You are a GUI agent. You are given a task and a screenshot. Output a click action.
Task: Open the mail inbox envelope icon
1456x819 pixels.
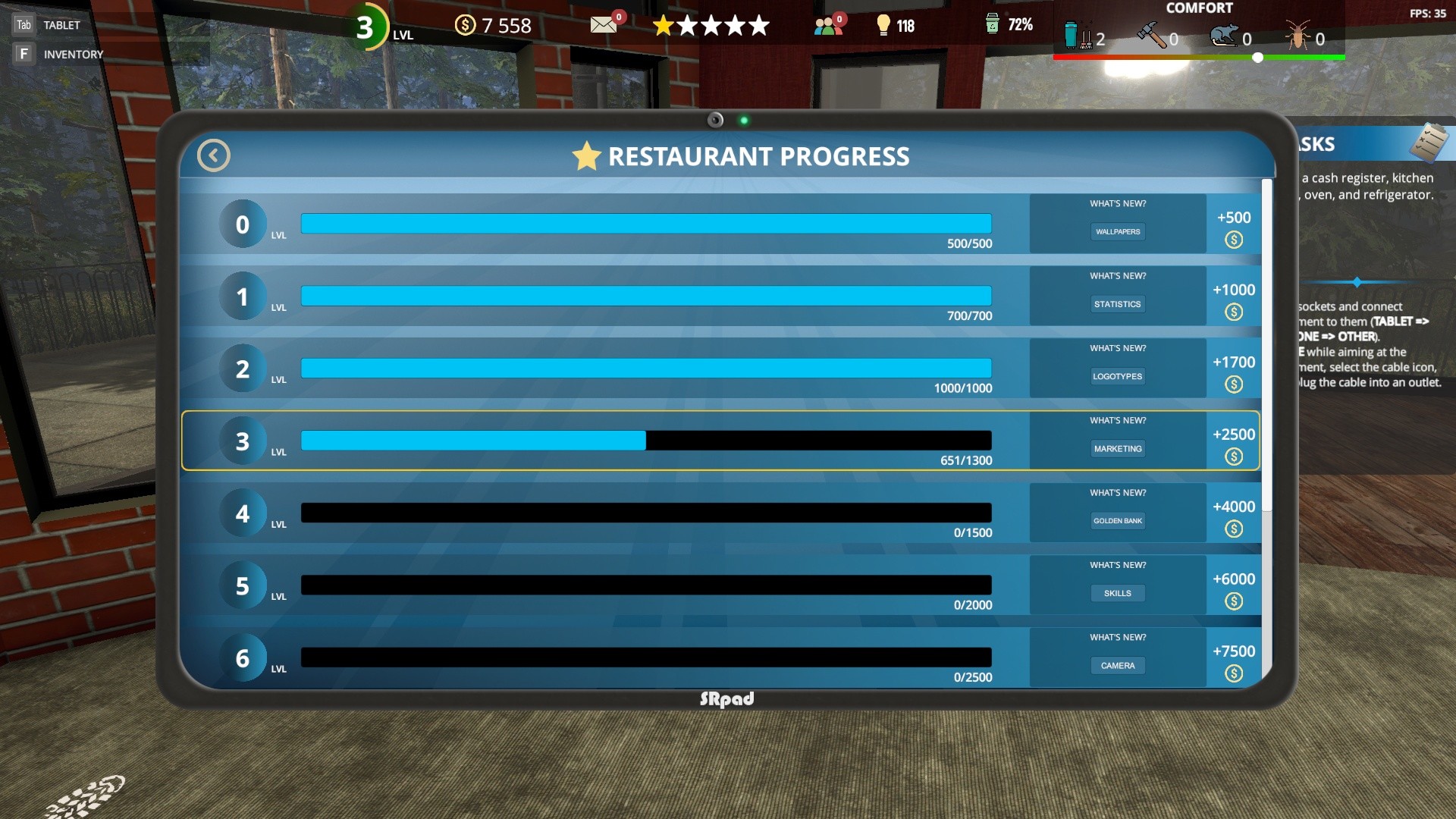pos(603,24)
